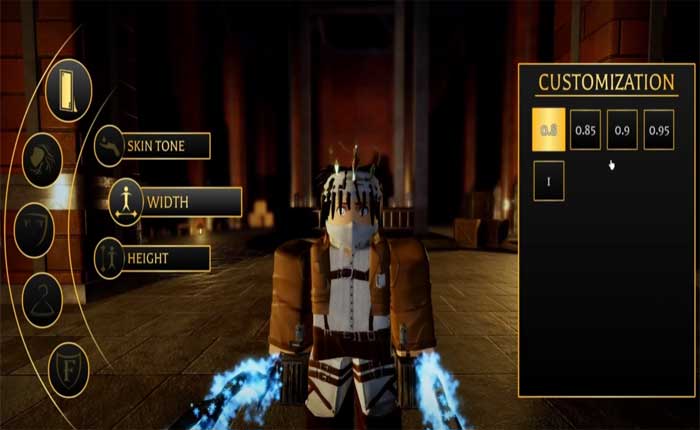The image size is (700, 430).
Task: Choose the 0.8 width value
Action: pyautogui.click(x=548, y=130)
